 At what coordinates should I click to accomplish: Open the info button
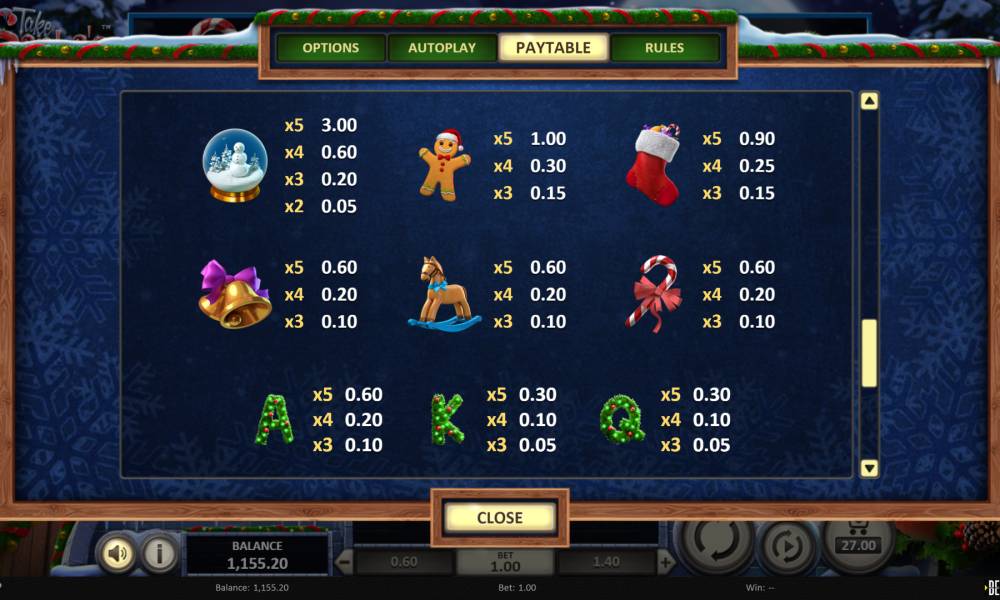coord(156,553)
